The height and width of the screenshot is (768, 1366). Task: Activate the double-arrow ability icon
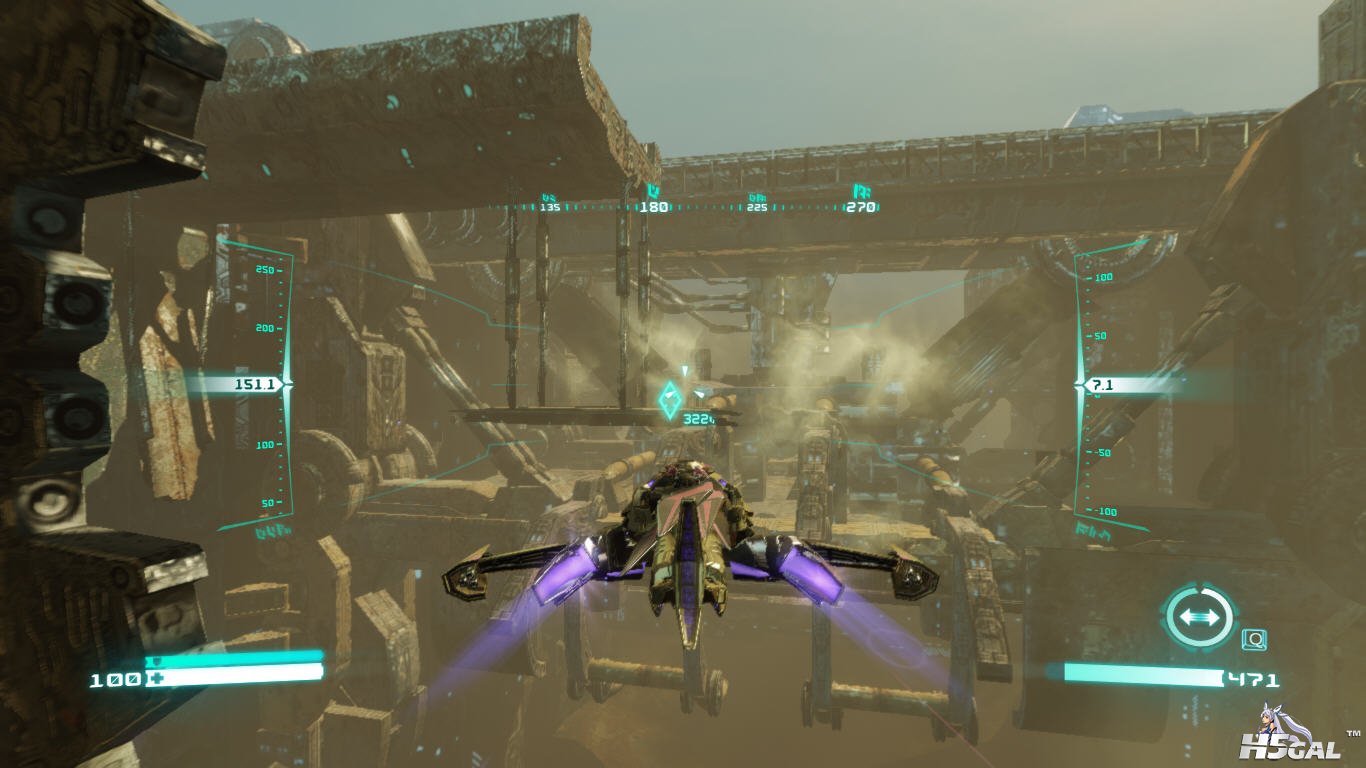(x=1199, y=616)
